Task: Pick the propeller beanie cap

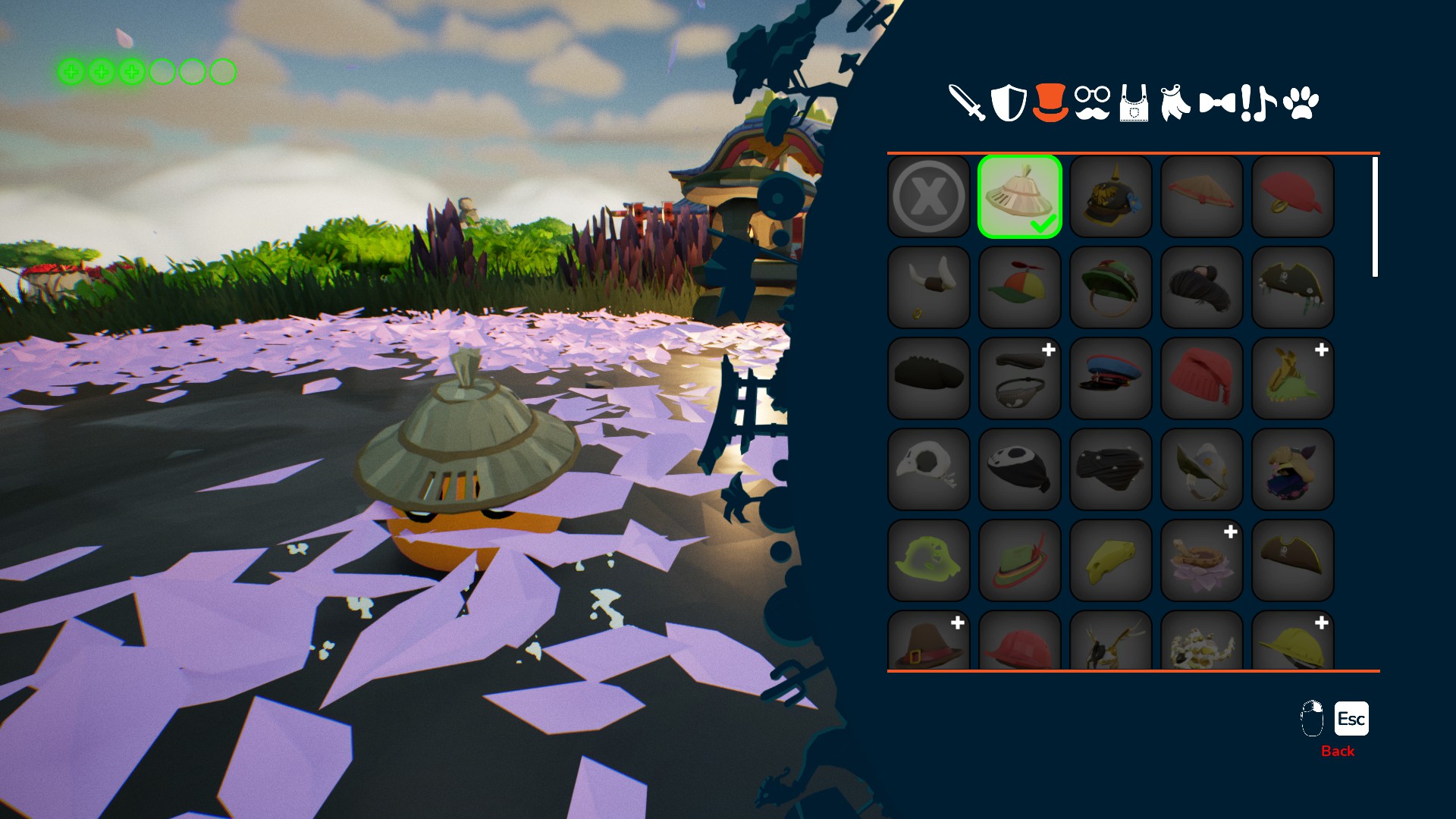Action: point(1020,287)
